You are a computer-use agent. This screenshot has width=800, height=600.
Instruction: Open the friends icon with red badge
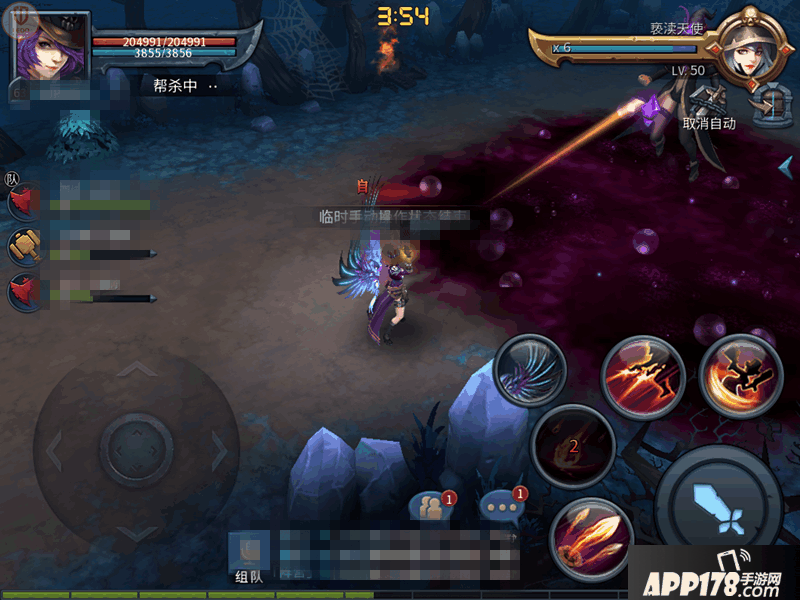[x=431, y=507]
